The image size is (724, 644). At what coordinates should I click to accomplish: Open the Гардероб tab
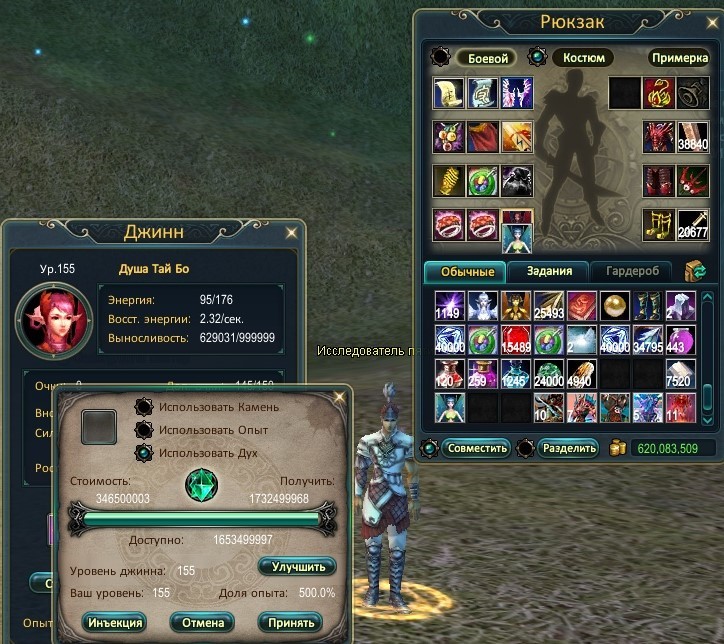click(x=630, y=271)
